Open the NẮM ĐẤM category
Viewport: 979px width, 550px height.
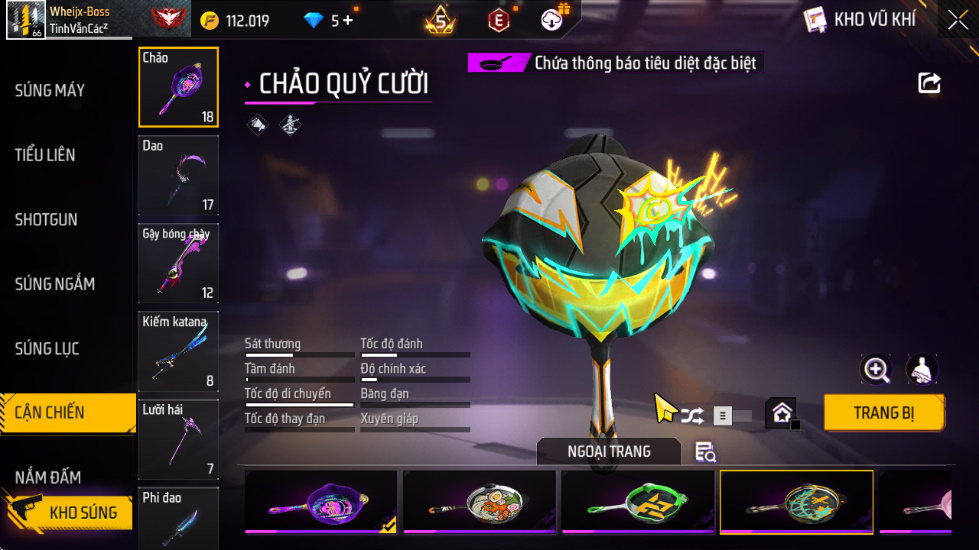click(48, 477)
